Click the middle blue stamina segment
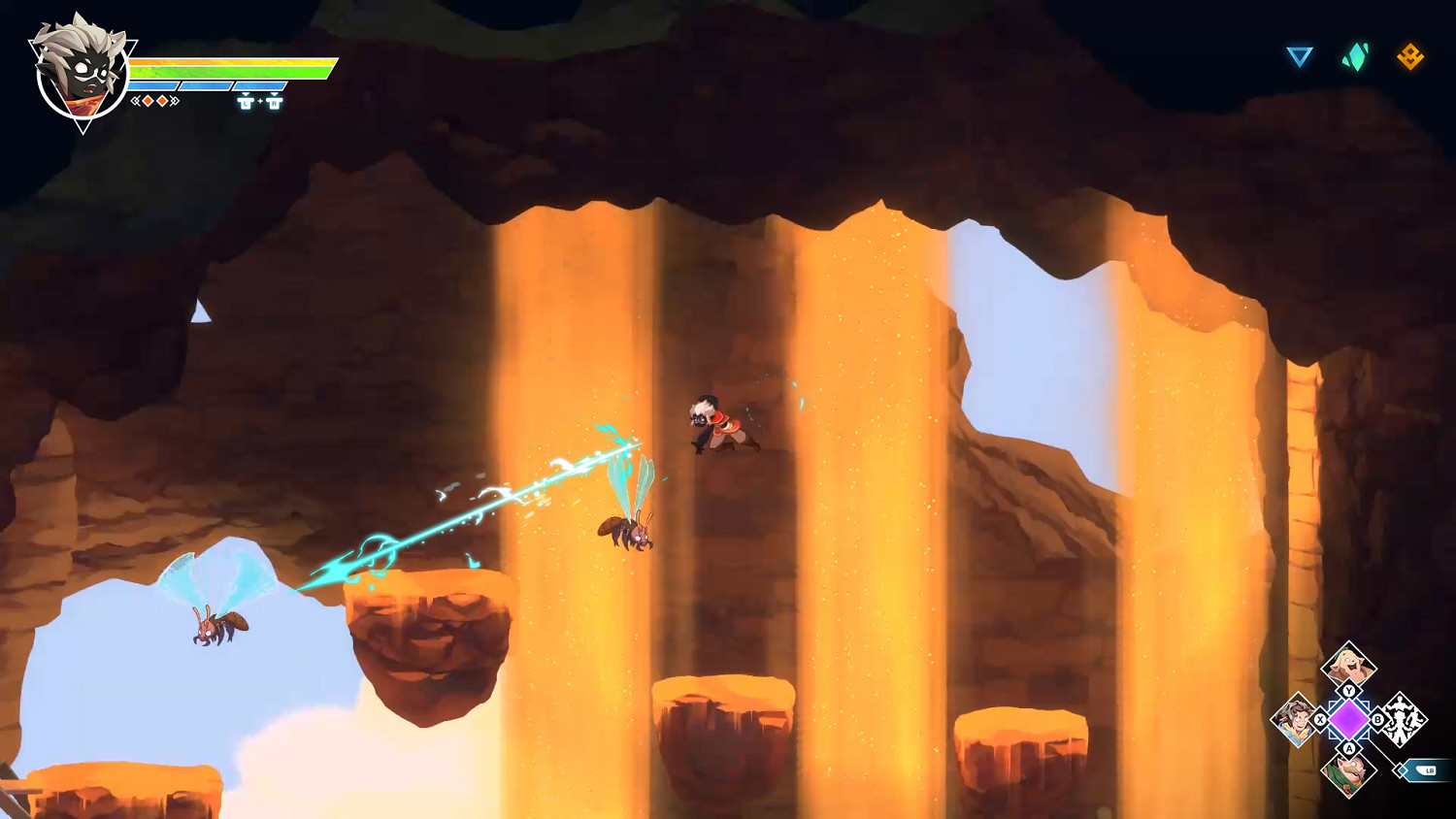Viewport: 1456px width, 819px height. tap(205, 85)
